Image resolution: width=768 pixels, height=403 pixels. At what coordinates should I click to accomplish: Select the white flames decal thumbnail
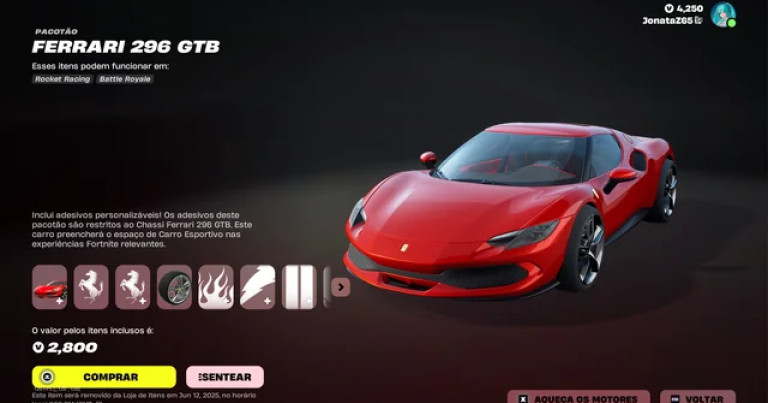pos(216,287)
